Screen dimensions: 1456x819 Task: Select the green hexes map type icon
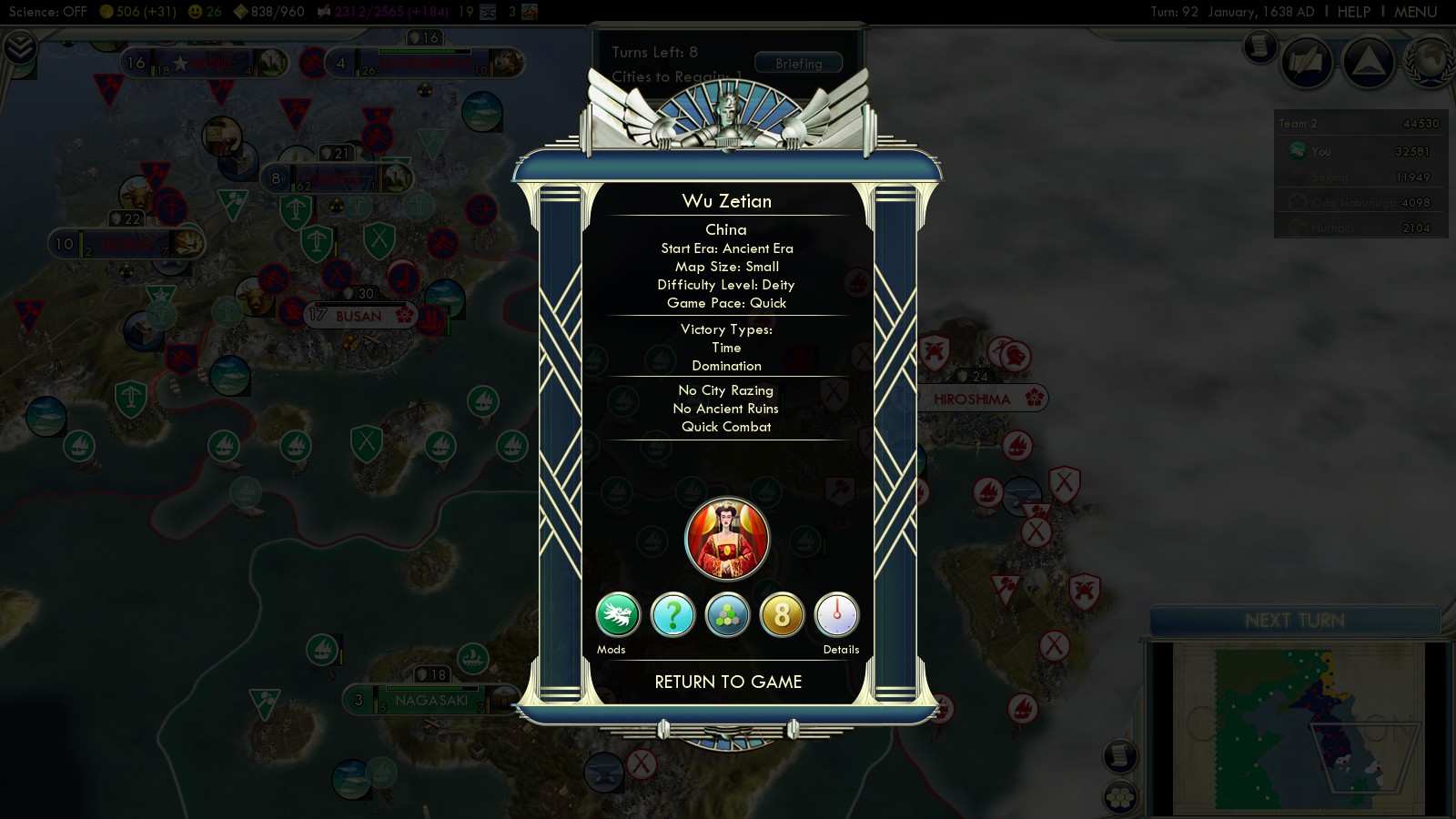pos(727,615)
